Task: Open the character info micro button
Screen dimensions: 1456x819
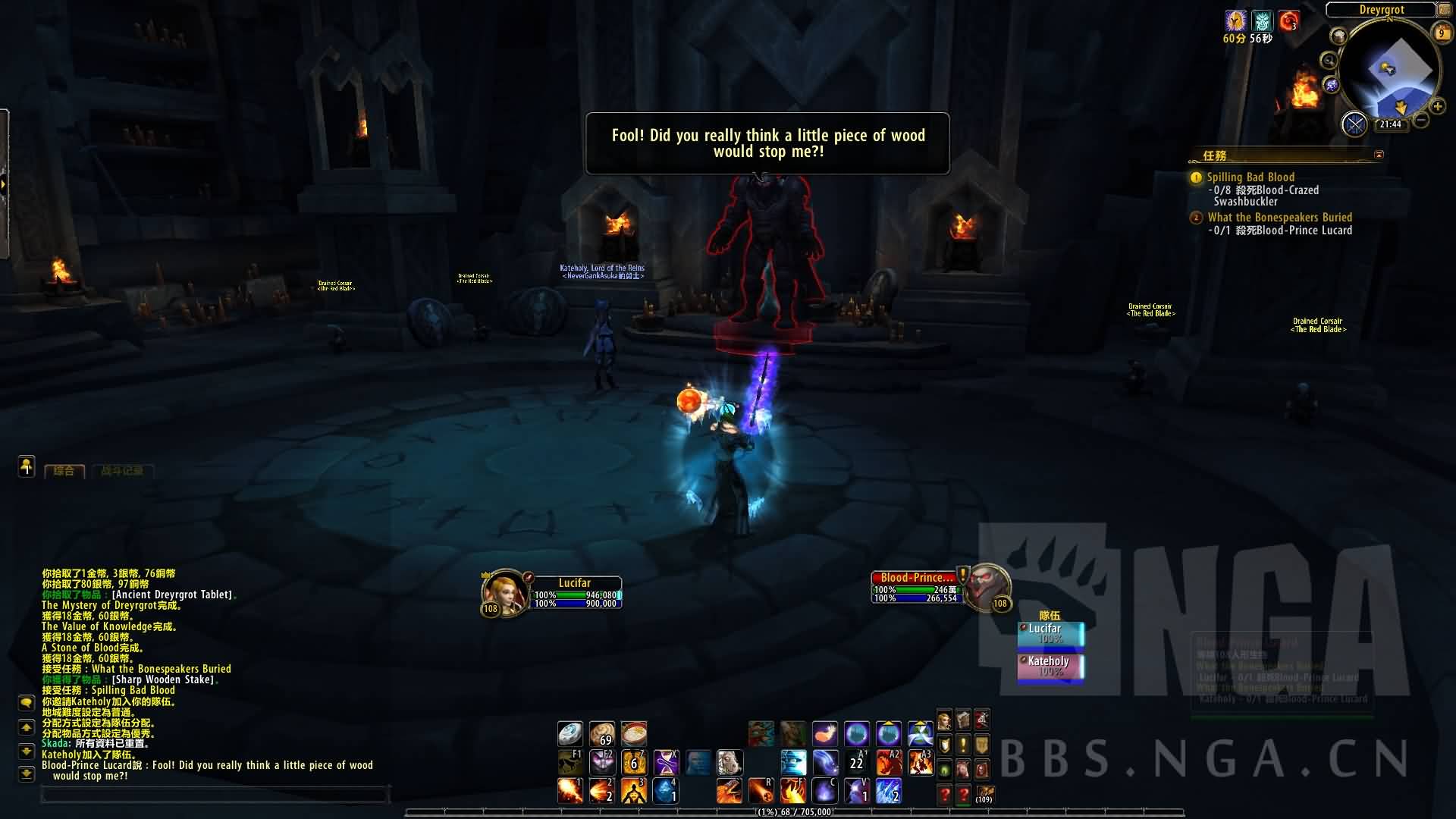Action: [x=944, y=720]
